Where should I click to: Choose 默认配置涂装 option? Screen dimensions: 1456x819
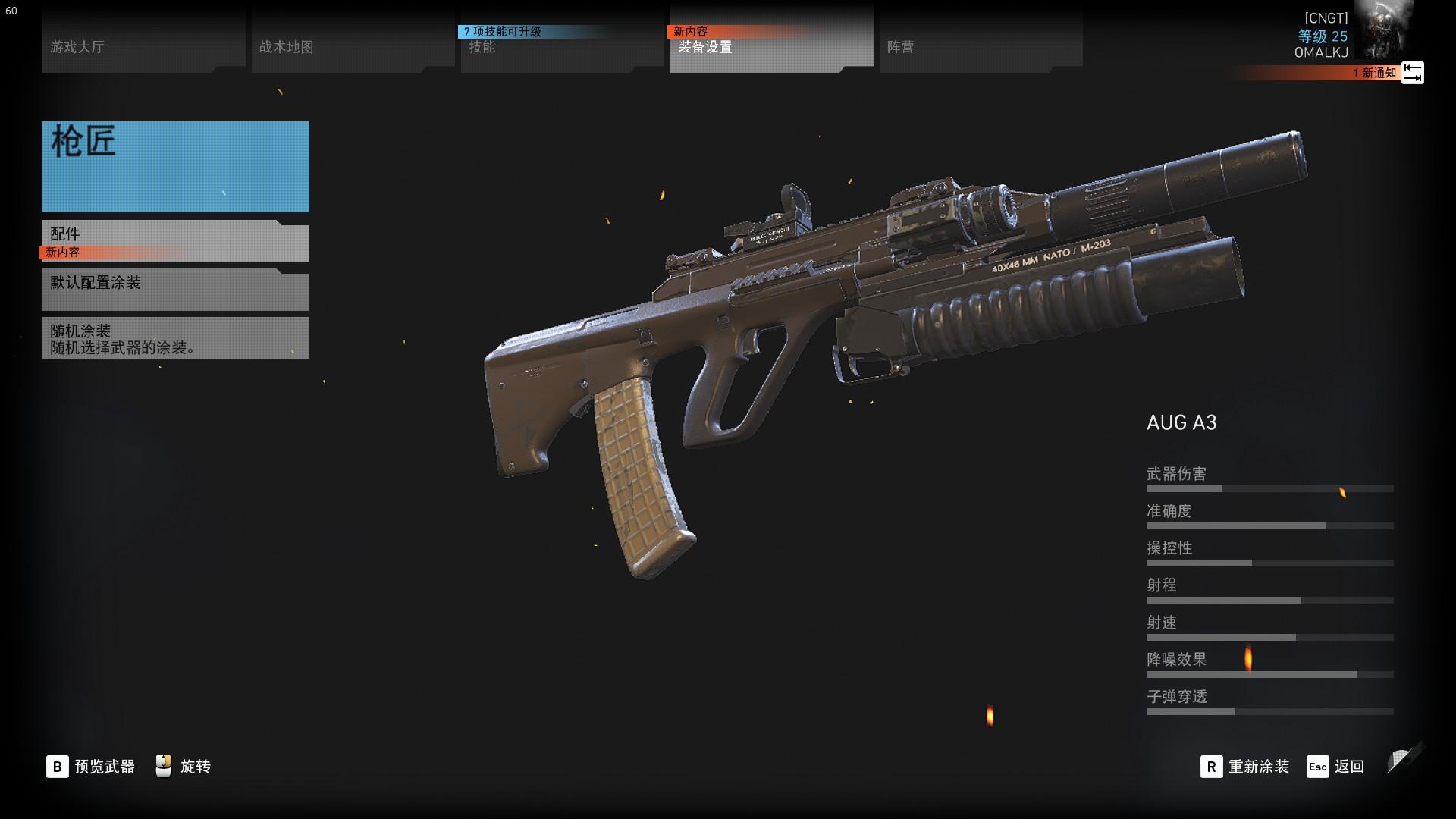175,290
